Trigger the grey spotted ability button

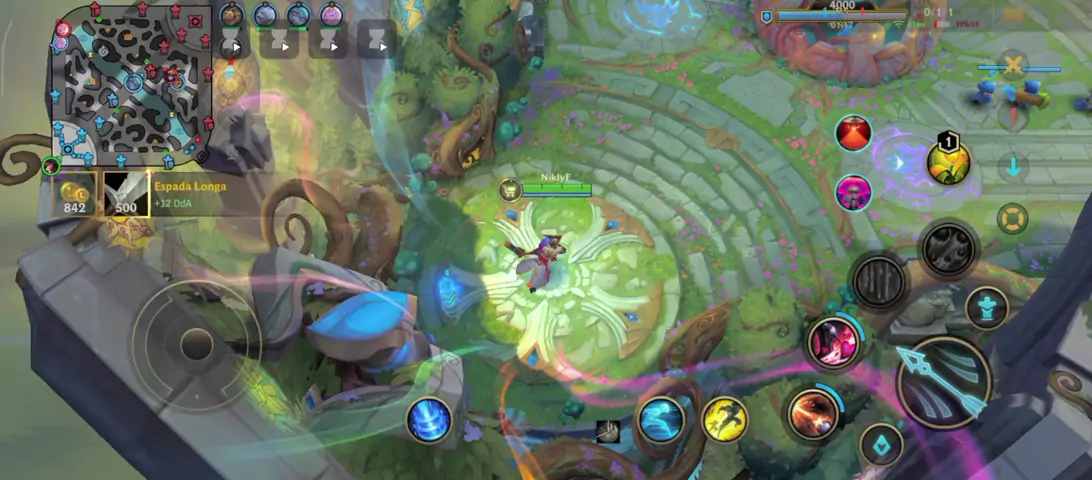point(948,248)
